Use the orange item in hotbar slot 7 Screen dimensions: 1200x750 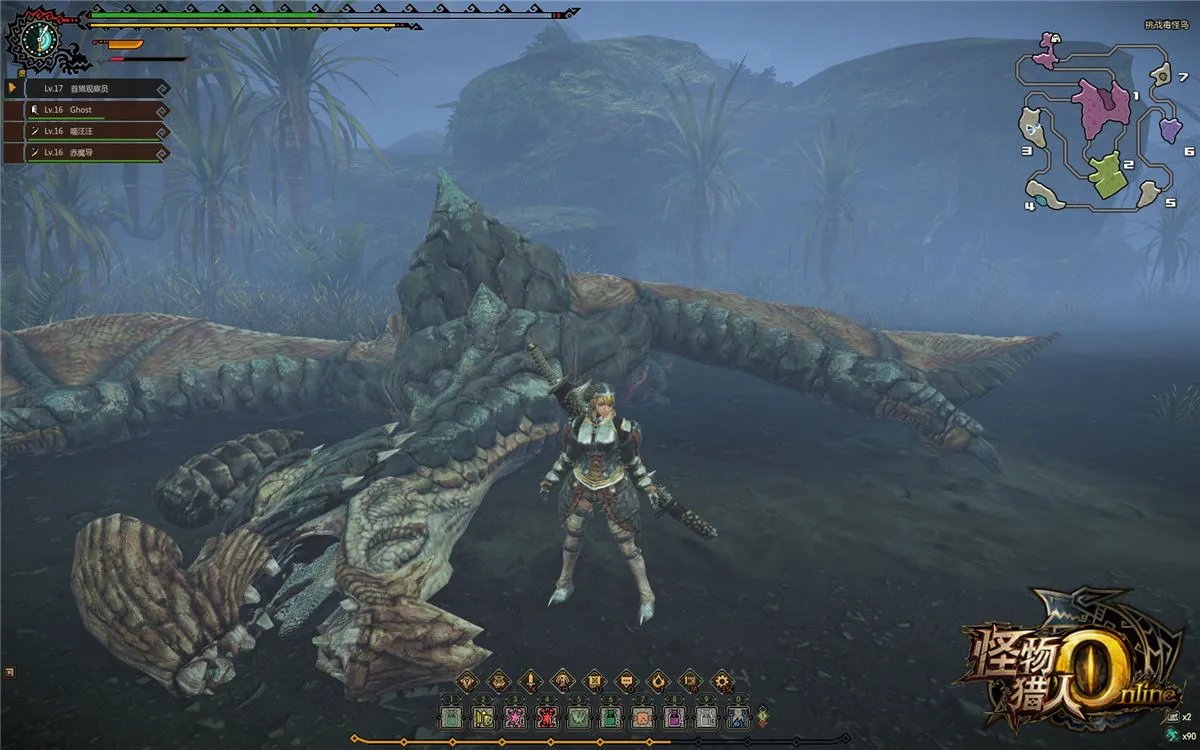tap(642, 716)
